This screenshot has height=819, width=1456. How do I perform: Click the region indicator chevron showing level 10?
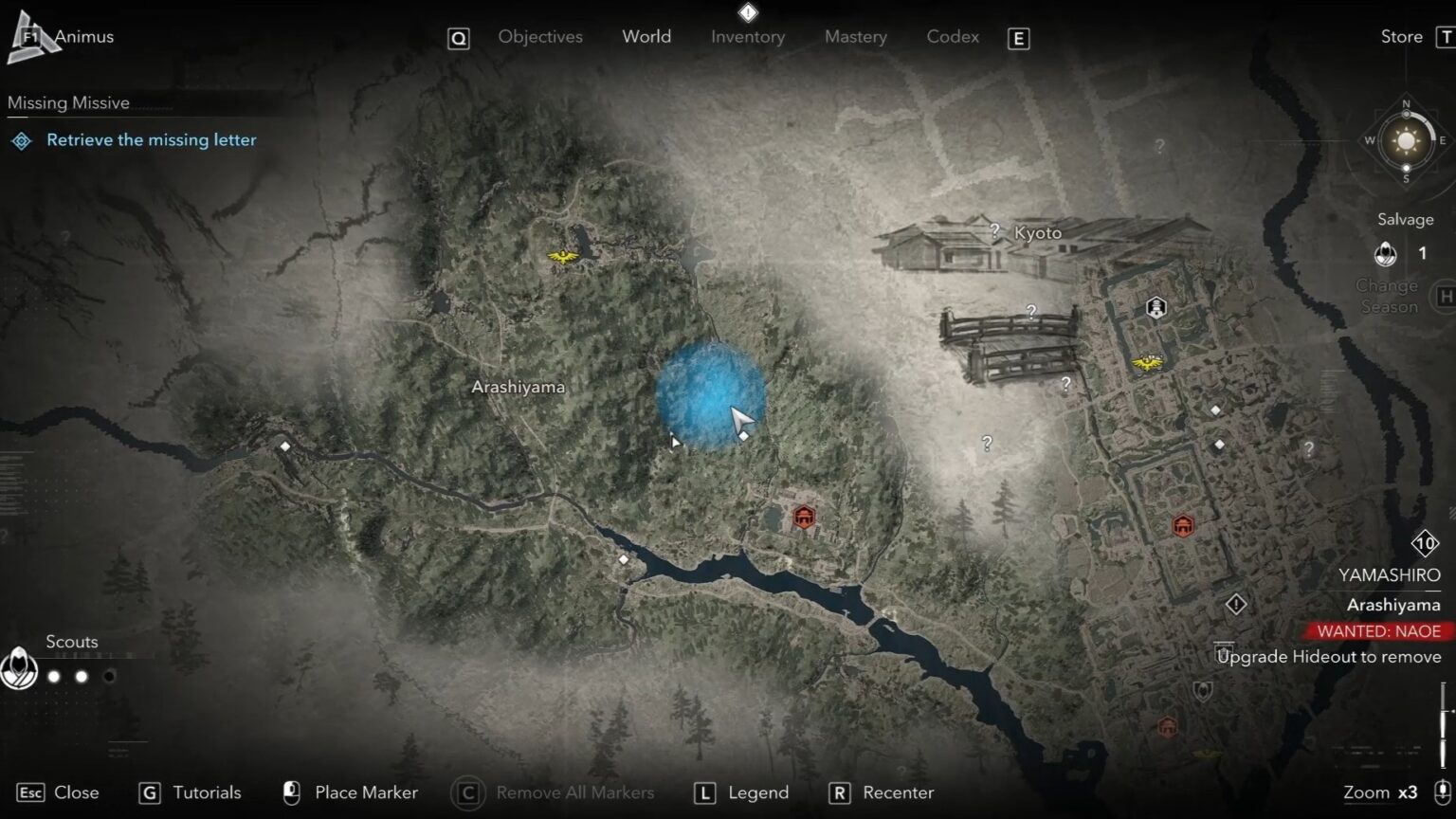tap(1424, 542)
